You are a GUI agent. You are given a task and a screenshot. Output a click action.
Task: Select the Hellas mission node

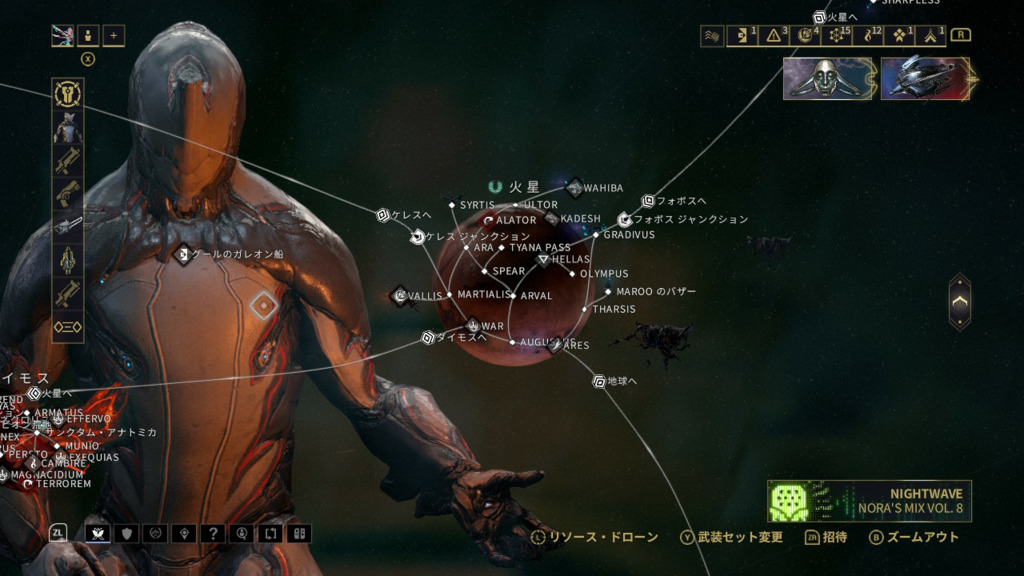[544, 259]
